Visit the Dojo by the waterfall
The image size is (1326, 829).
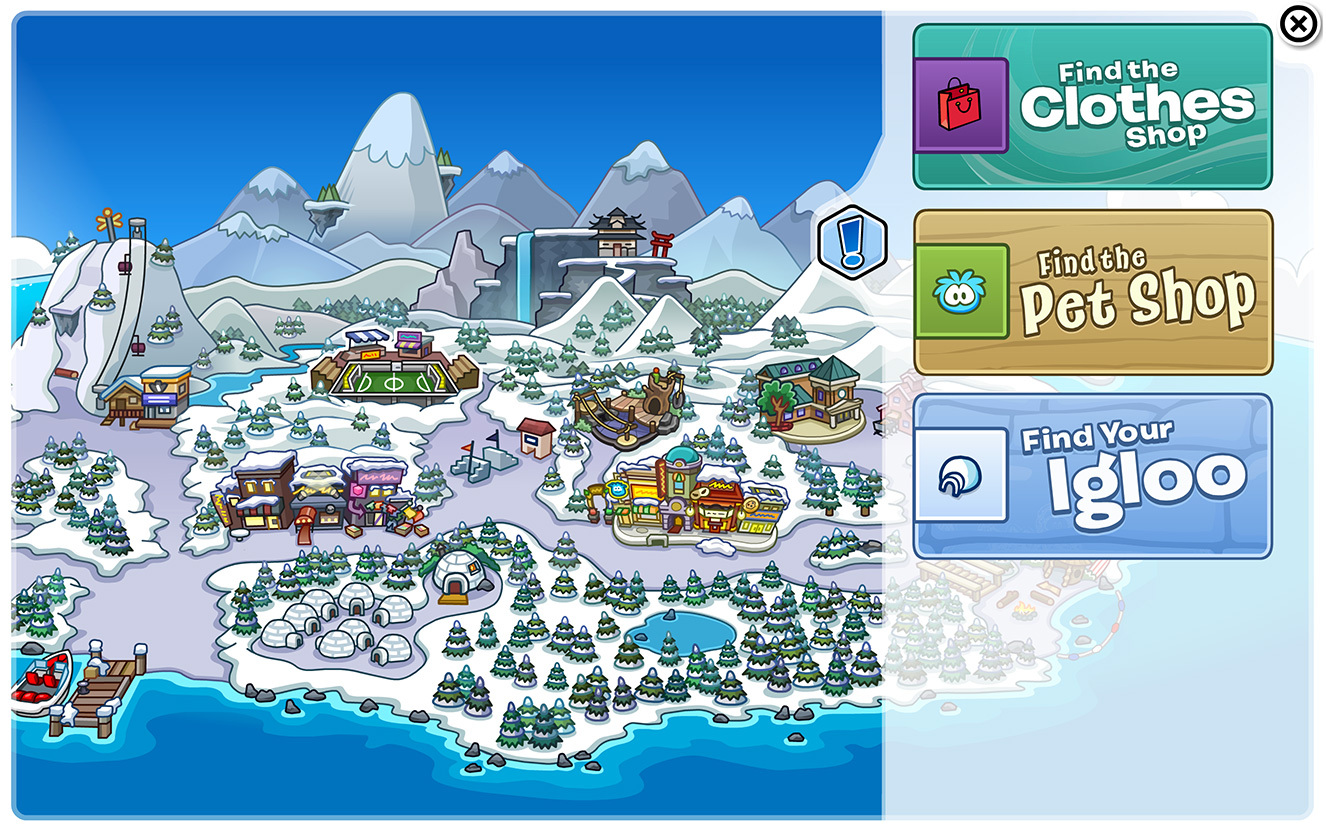point(615,230)
